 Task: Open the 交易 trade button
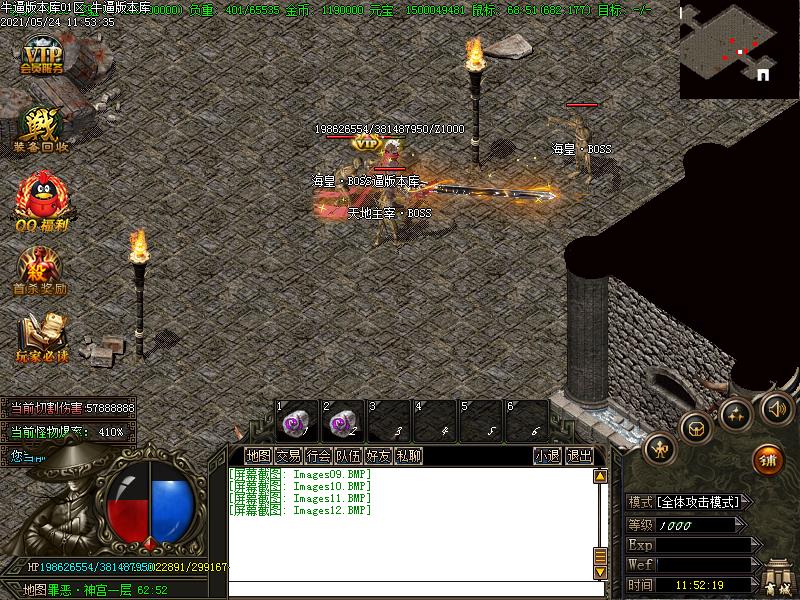coord(288,456)
